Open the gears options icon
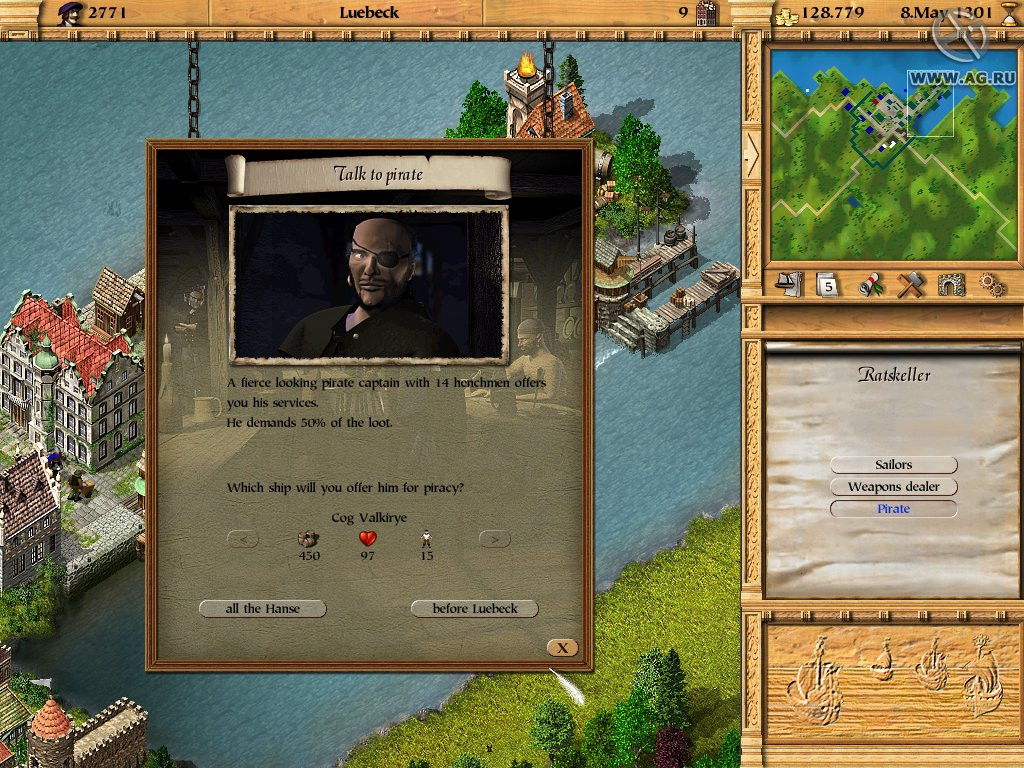Screen dimensions: 1024x768 tap(992, 285)
